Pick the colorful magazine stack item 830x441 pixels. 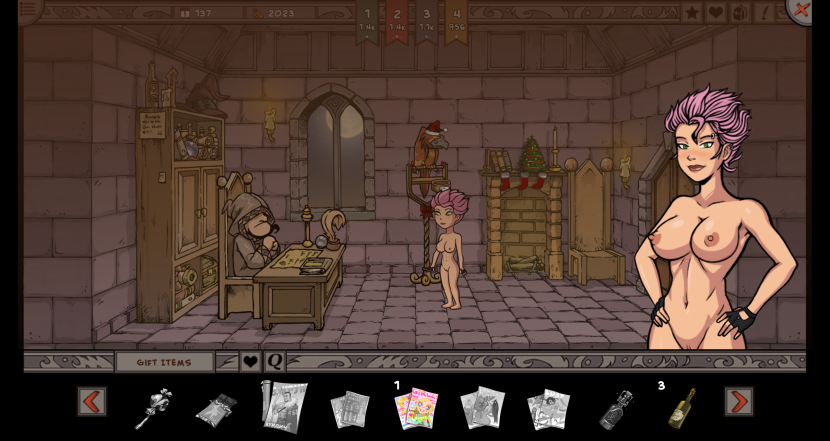coord(416,408)
